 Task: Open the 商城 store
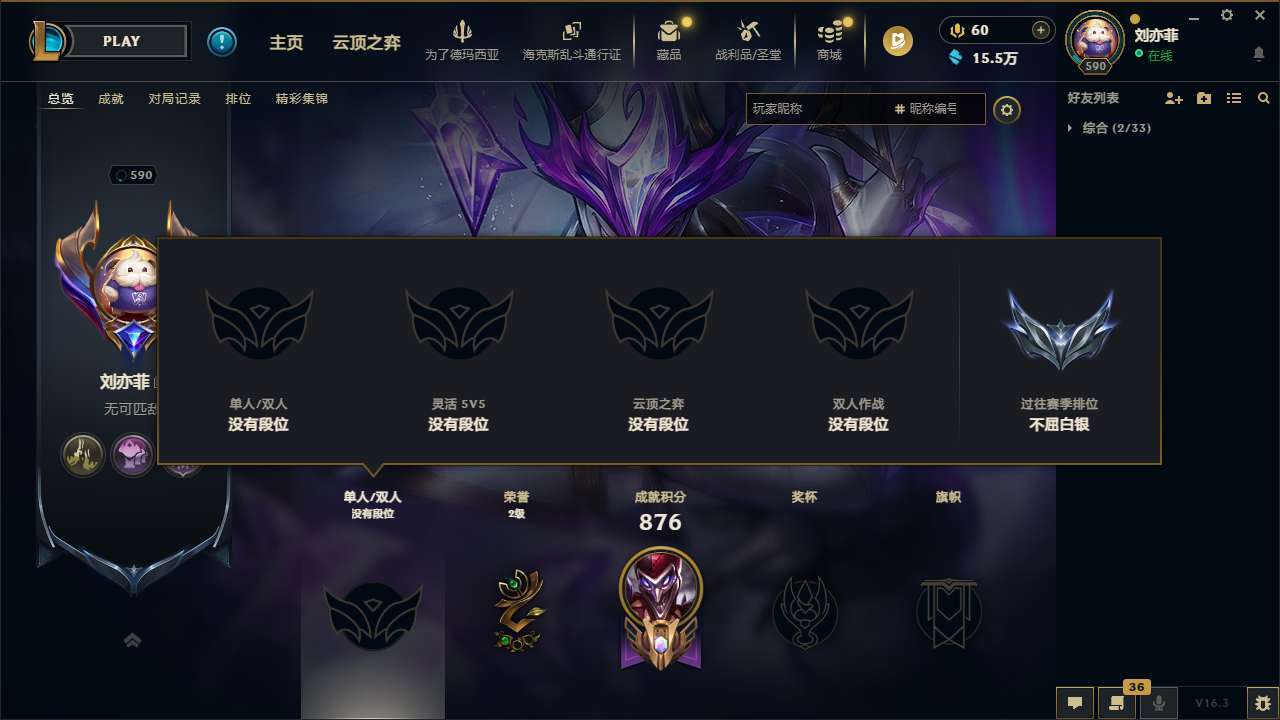coord(829,42)
